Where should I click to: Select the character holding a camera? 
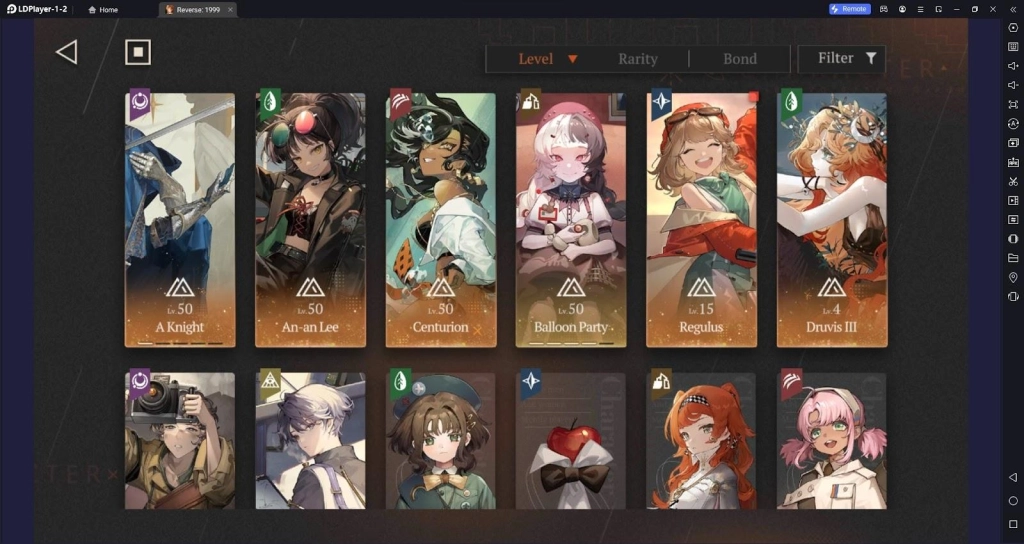pyautogui.click(x=180, y=440)
